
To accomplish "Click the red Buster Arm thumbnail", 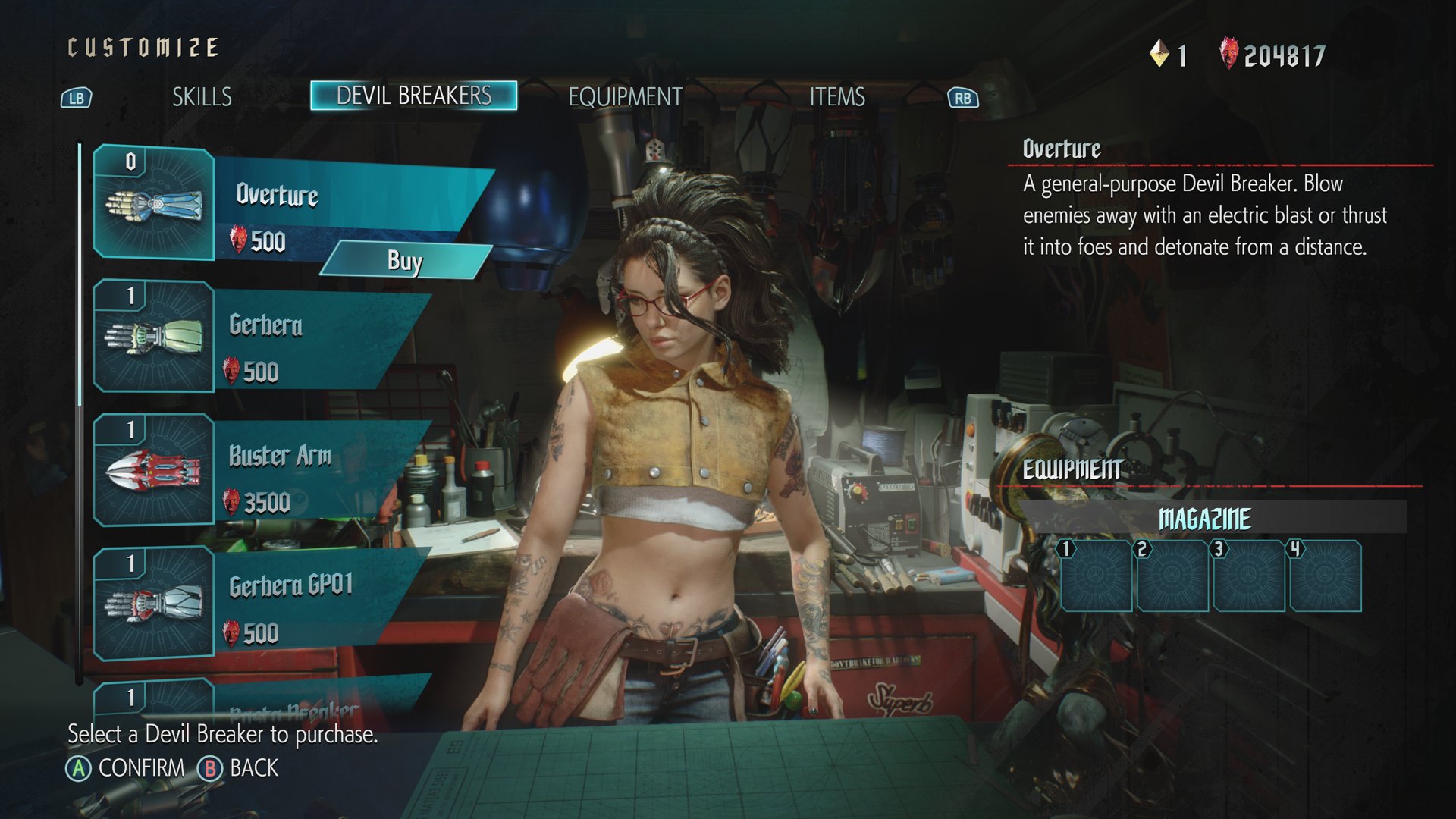I will pos(154,470).
